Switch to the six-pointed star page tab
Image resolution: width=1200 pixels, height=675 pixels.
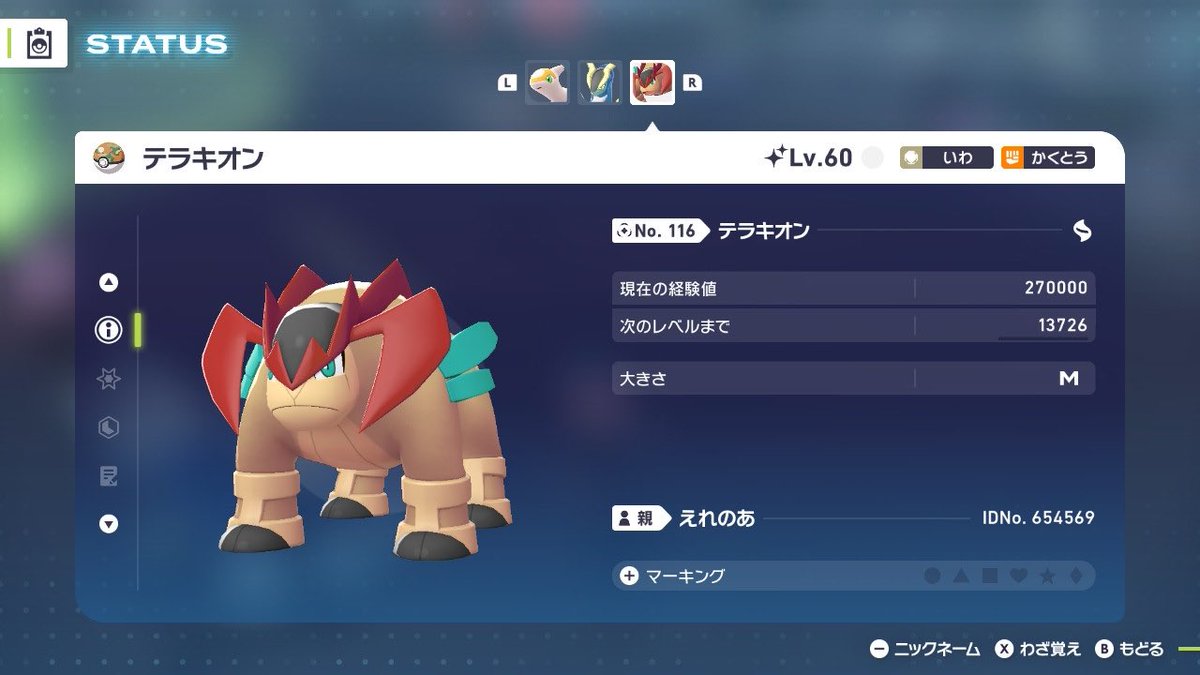(x=108, y=379)
